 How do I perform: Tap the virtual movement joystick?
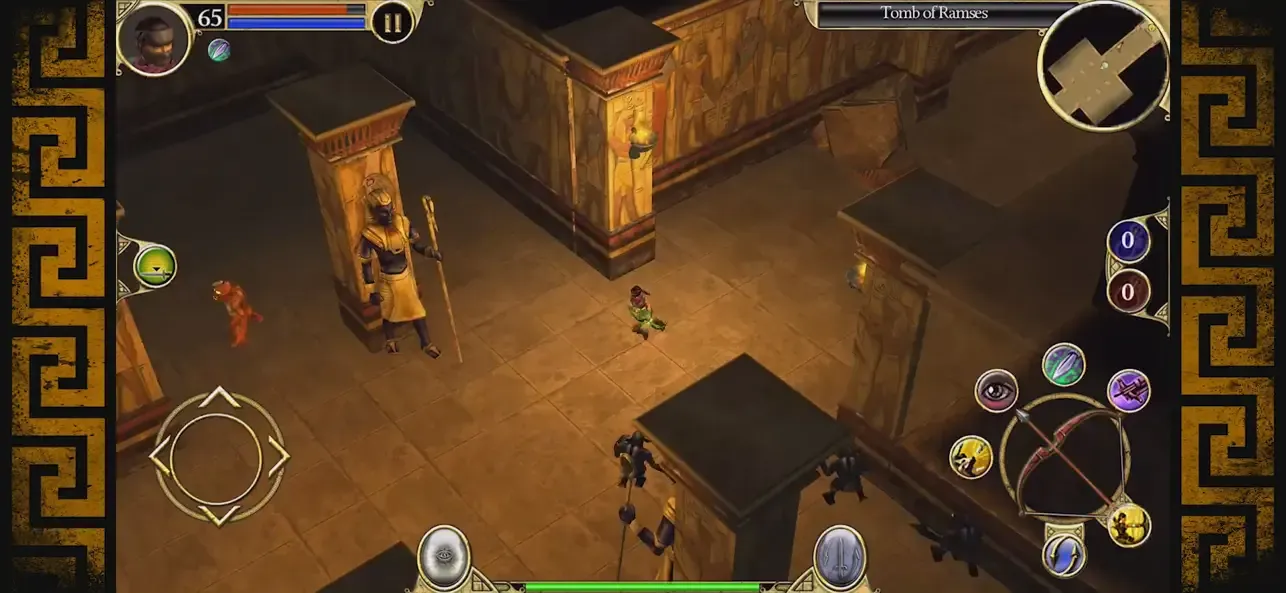point(218,457)
